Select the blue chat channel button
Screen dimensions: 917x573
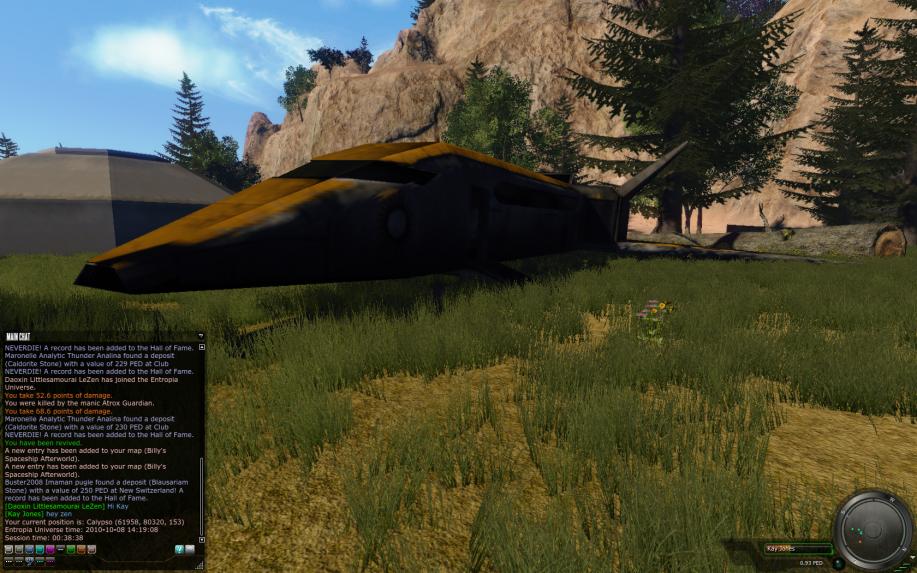pos(29,549)
